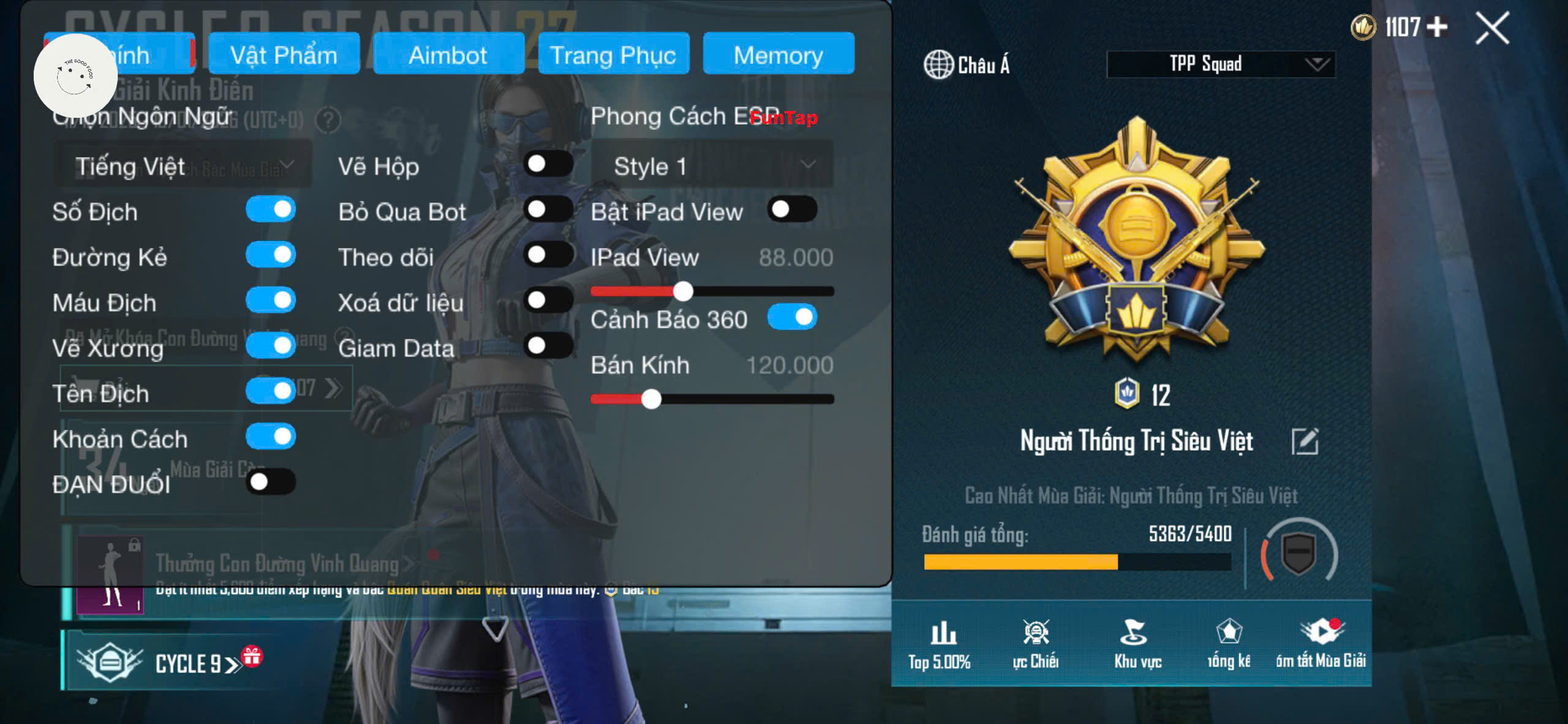Open the Khu vực ranking section
Screen dimensions: 1568x724
pos(1137,643)
